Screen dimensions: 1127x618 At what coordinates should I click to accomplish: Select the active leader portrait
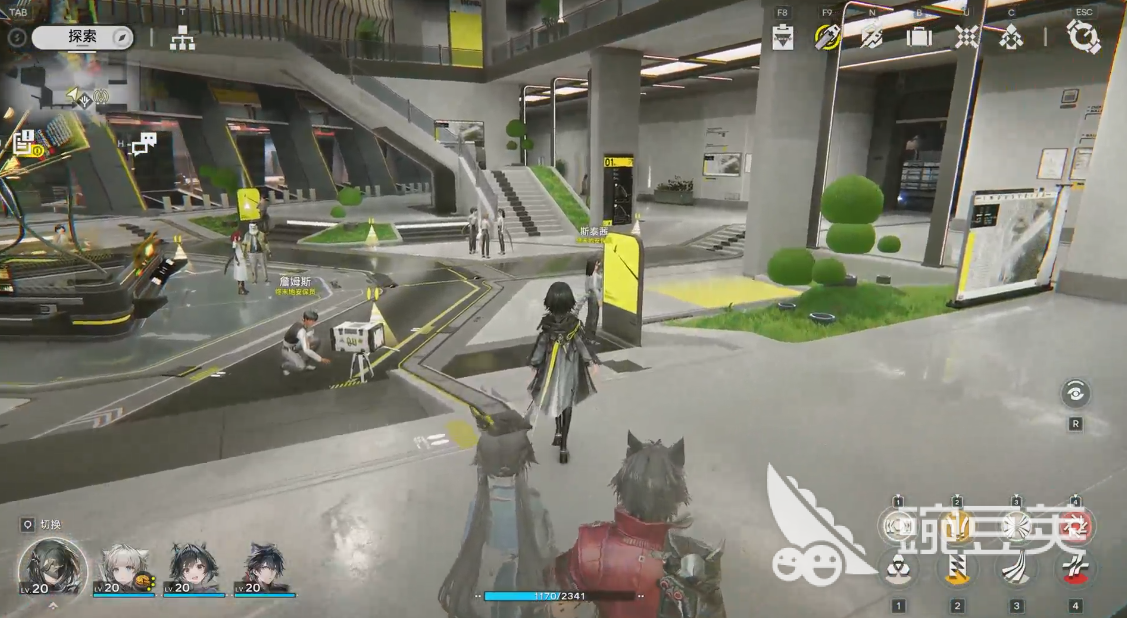click(52, 567)
